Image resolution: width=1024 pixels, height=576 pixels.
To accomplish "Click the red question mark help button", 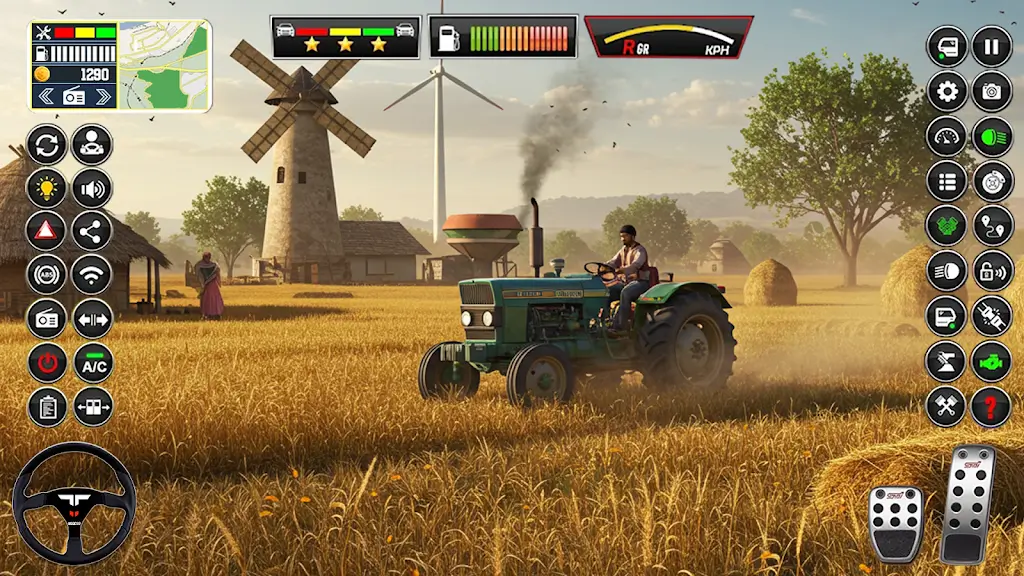I will point(991,407).
